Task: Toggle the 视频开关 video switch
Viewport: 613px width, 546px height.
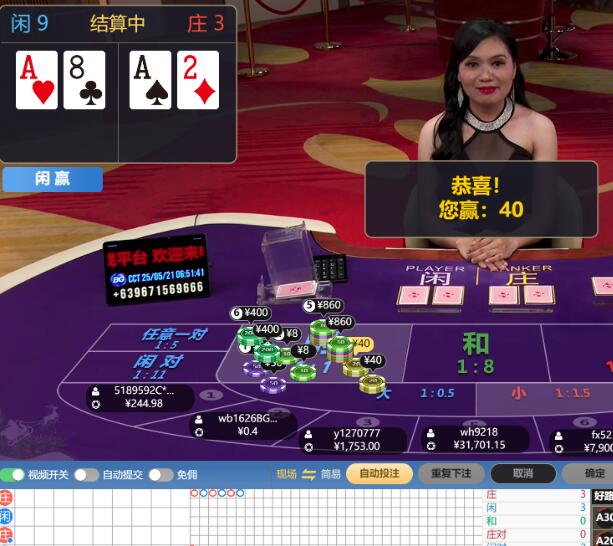Action: (14, 475)
